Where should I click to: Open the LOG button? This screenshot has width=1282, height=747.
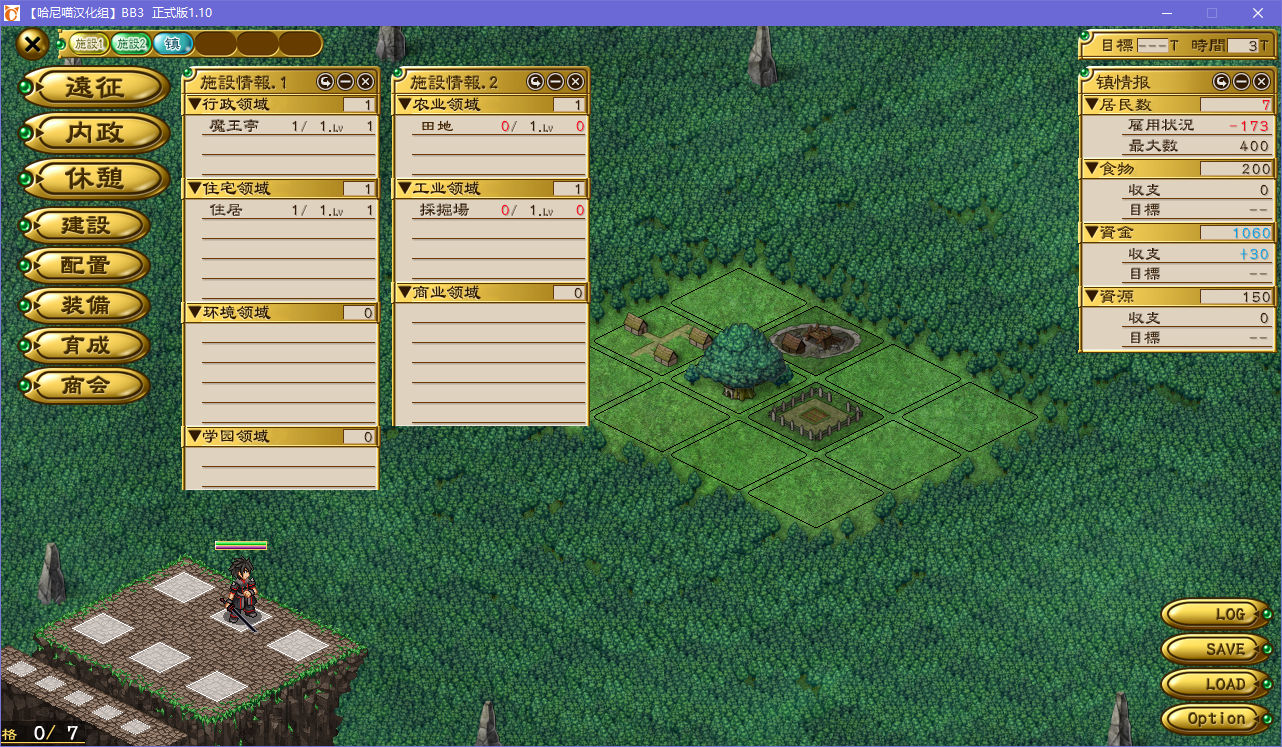[x=1216, y=614]
